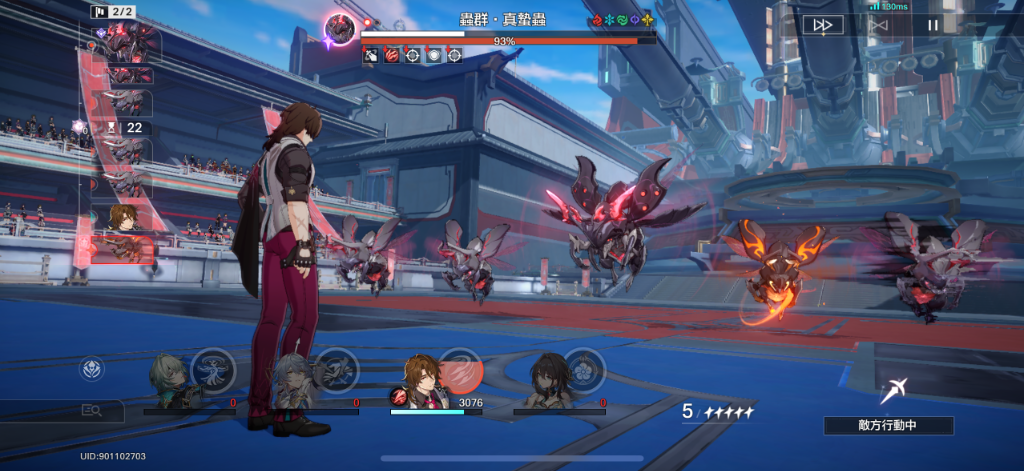Enable auto-battle mode
1024x471 pixels.
[877, 25]
